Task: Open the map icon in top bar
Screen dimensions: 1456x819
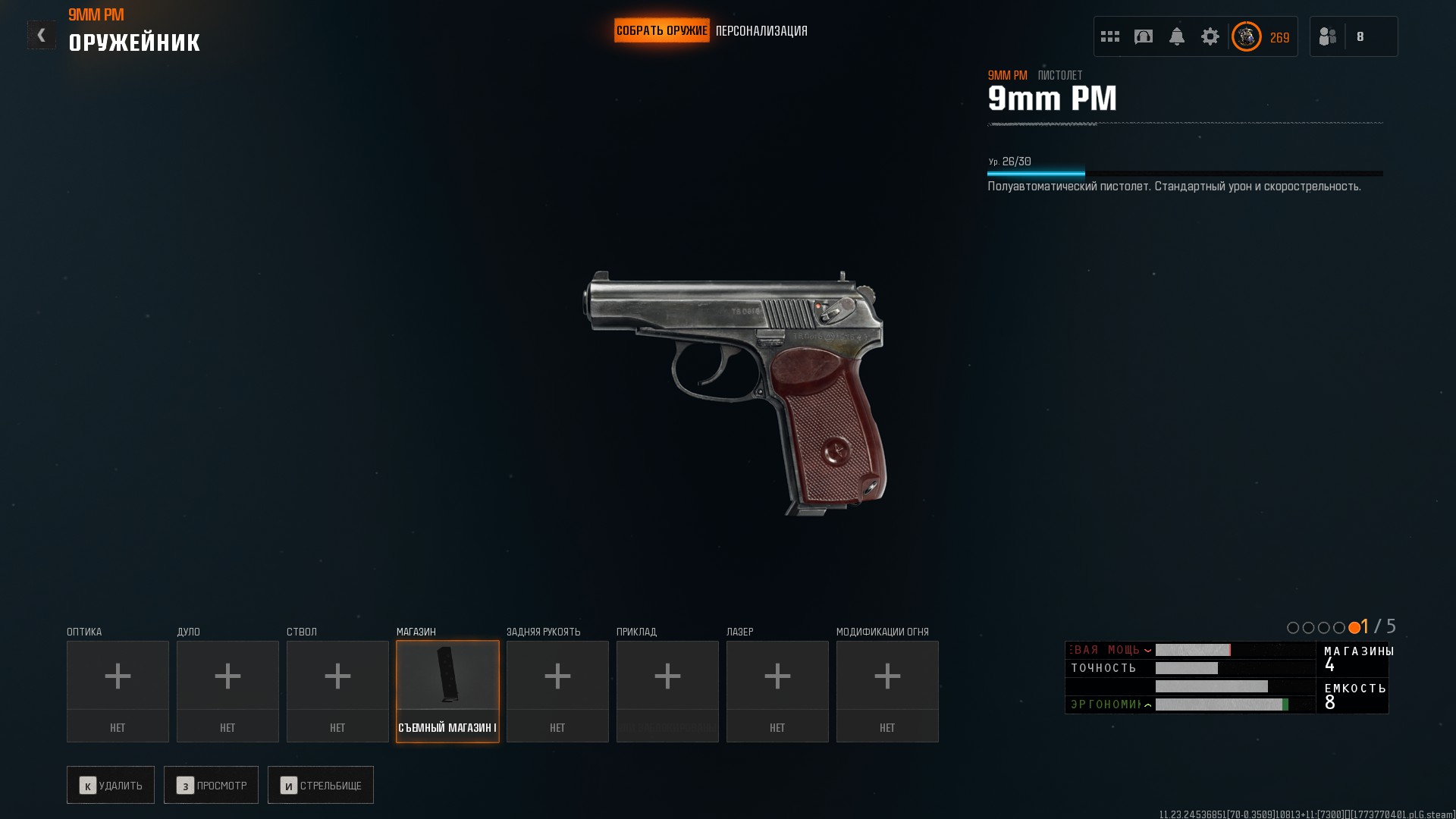Action: pyautogui.click(x=1144, y=36)
